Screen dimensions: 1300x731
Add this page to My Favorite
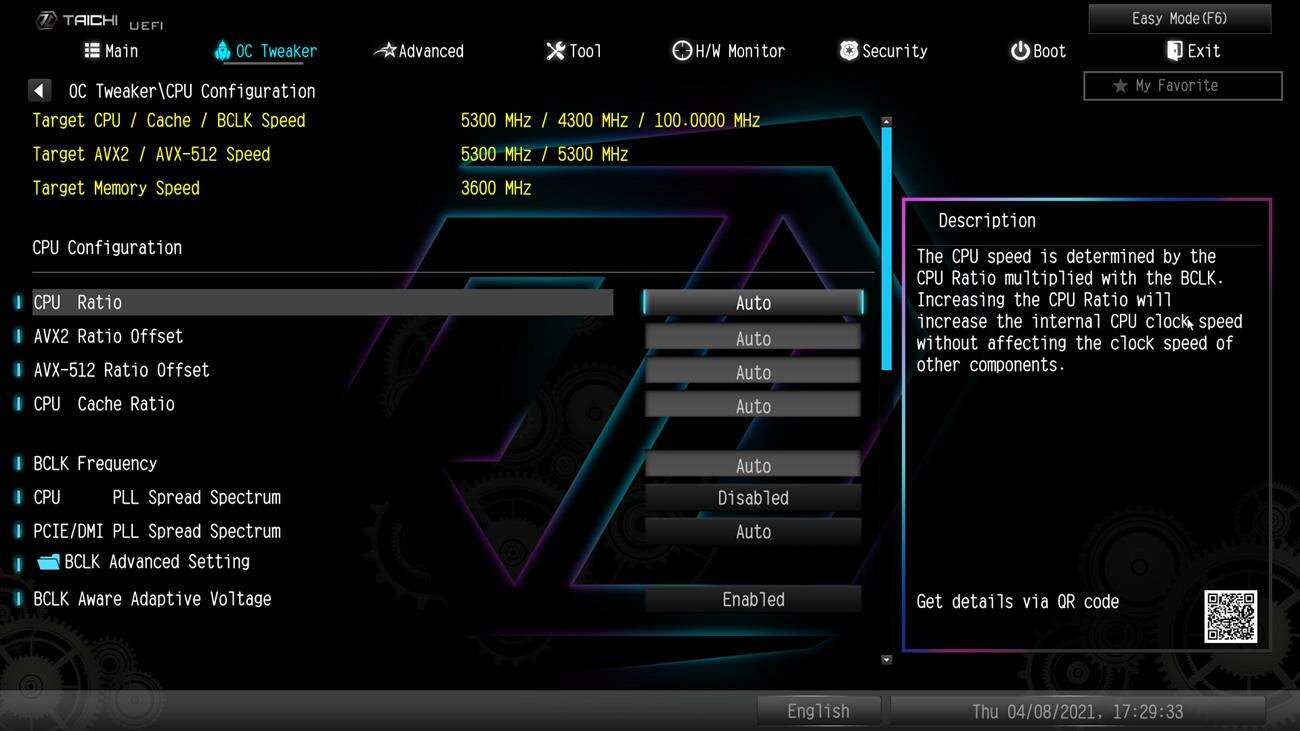pos(1182,86)
